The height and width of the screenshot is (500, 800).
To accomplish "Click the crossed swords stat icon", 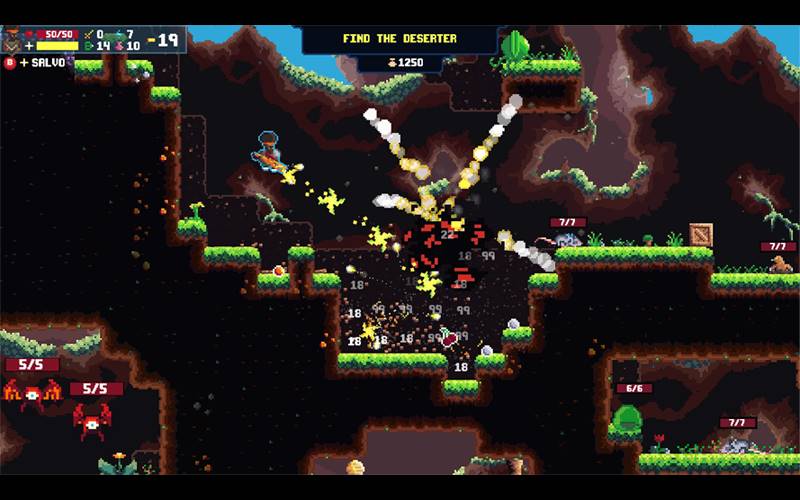I will click(x=87, y=34).
